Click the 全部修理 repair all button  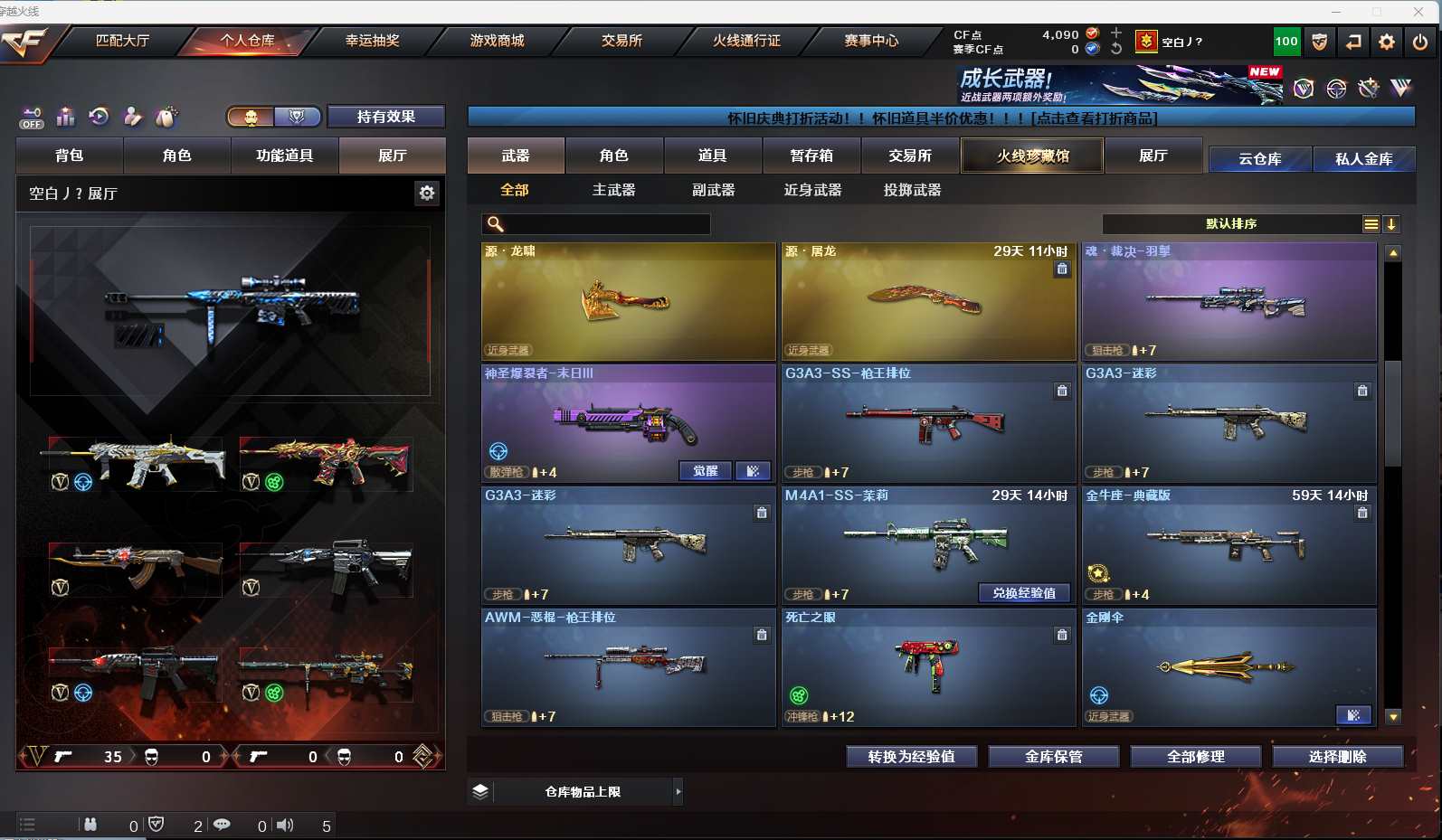coord(1195,757)
